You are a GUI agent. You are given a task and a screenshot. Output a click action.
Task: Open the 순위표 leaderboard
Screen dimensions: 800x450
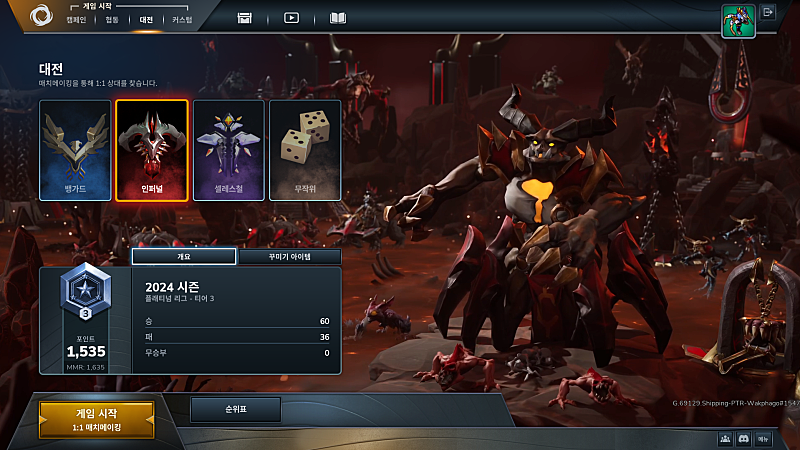coord(236,409)
